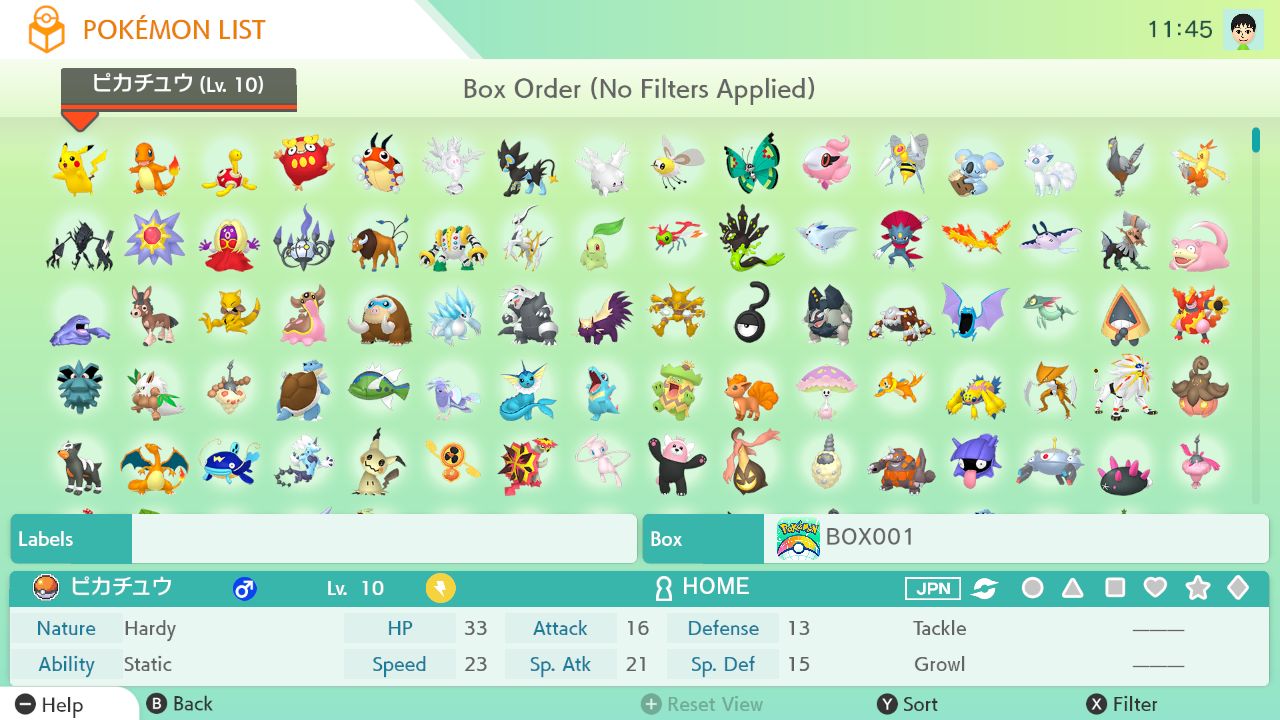This screenshot has width=1280, height=720.
Task: Toggle the star mark on Pikachu
Action: pos(1197,588)
